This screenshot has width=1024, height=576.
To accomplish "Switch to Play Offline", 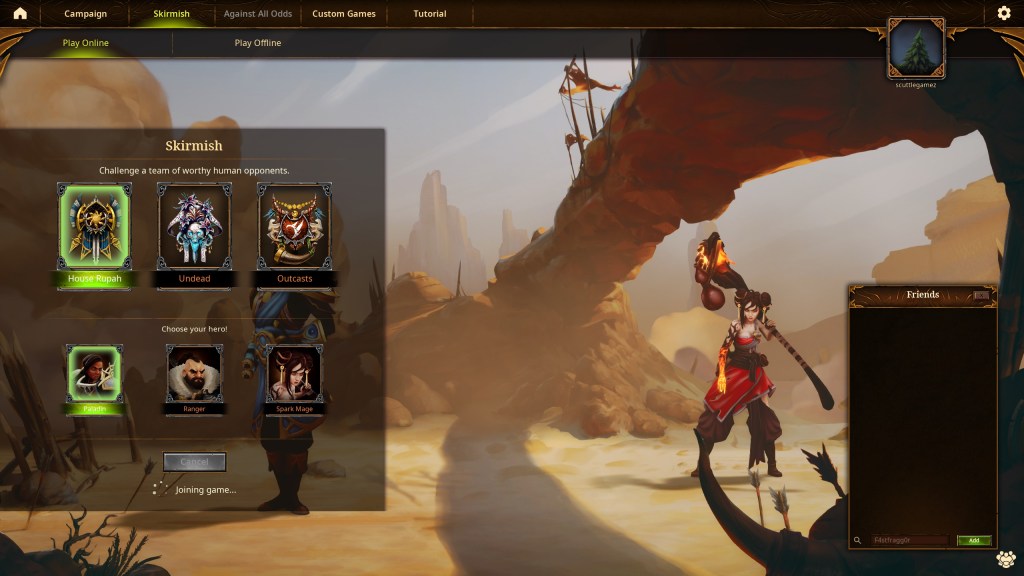I will [258, 43].
